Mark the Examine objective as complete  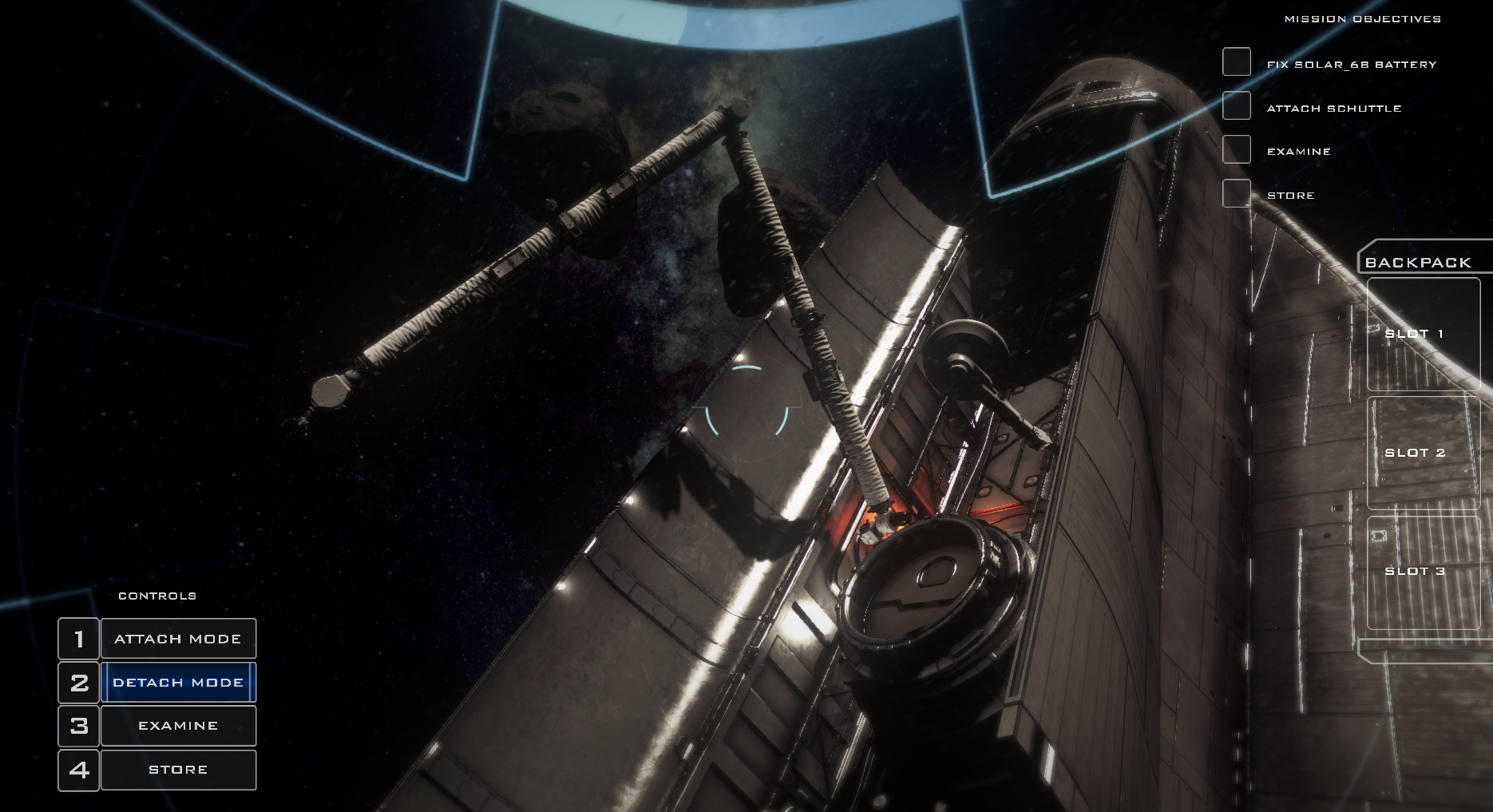click(1236, 149)
